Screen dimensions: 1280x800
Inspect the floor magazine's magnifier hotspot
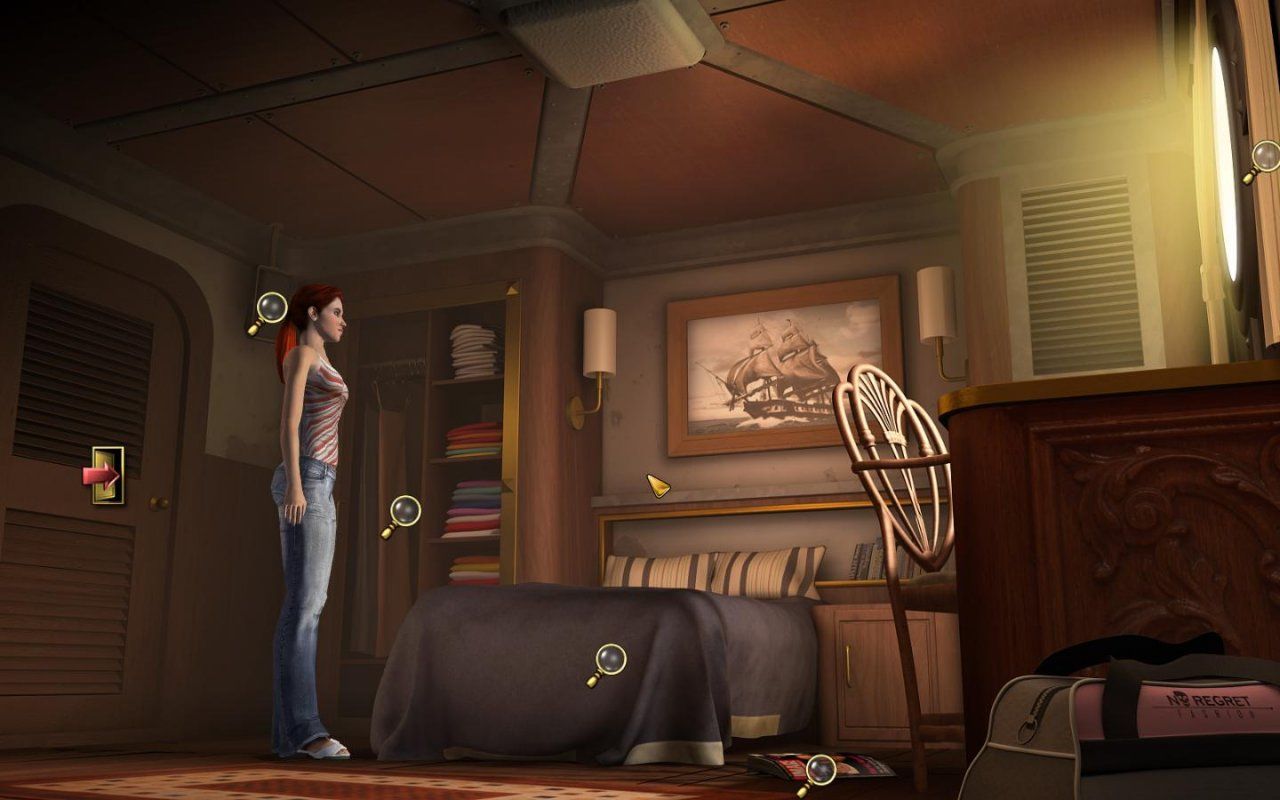tap(820, 770)
